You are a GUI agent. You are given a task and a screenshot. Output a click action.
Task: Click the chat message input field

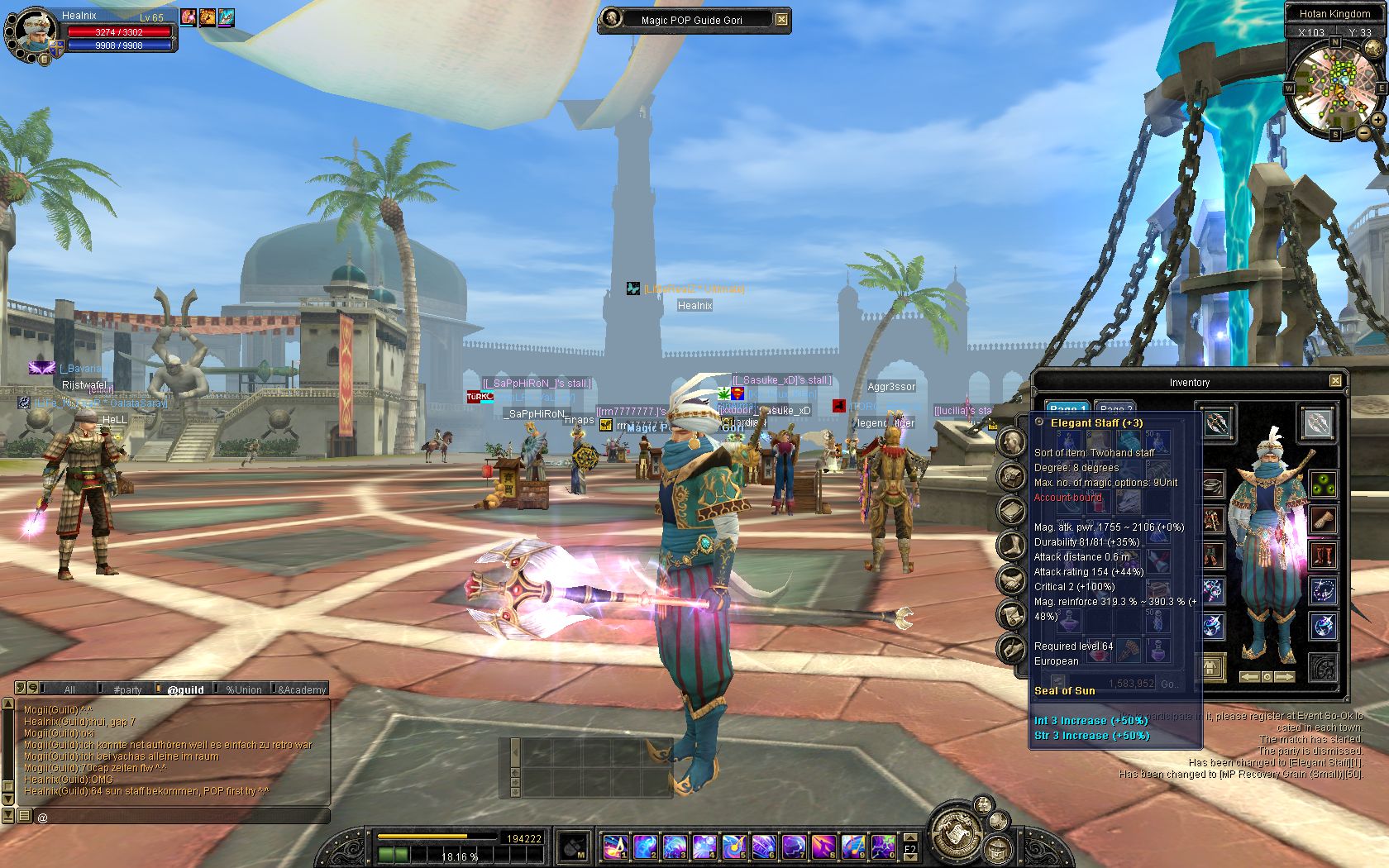[x=182, y=817]
